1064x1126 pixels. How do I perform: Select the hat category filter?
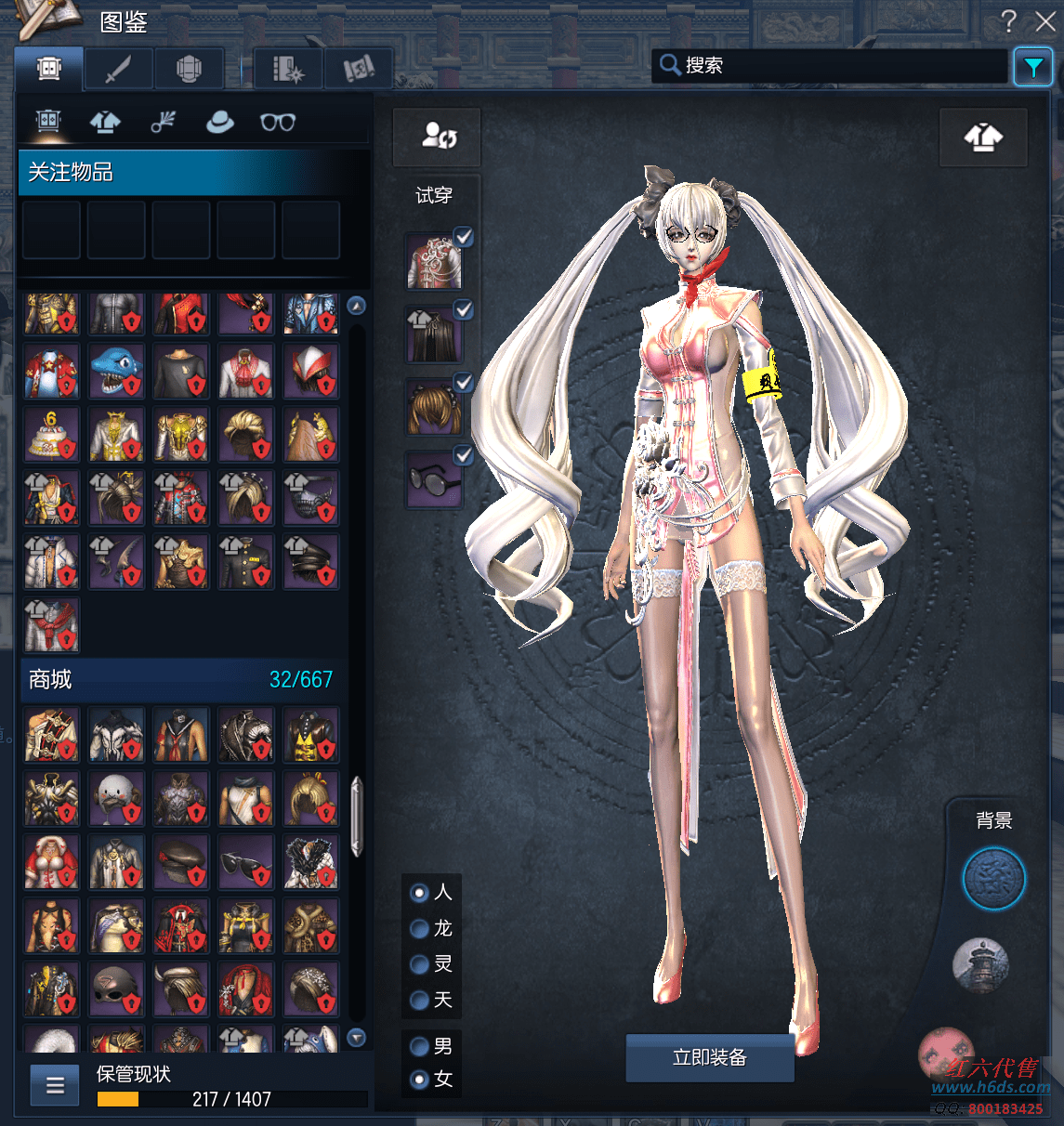click(219, 122)
